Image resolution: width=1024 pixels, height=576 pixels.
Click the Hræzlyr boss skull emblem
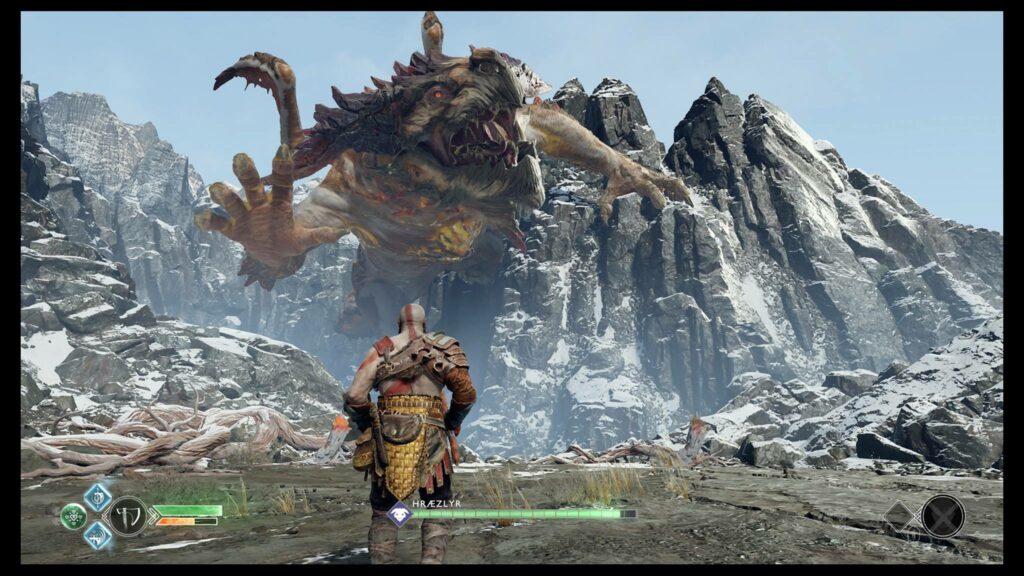399,513
